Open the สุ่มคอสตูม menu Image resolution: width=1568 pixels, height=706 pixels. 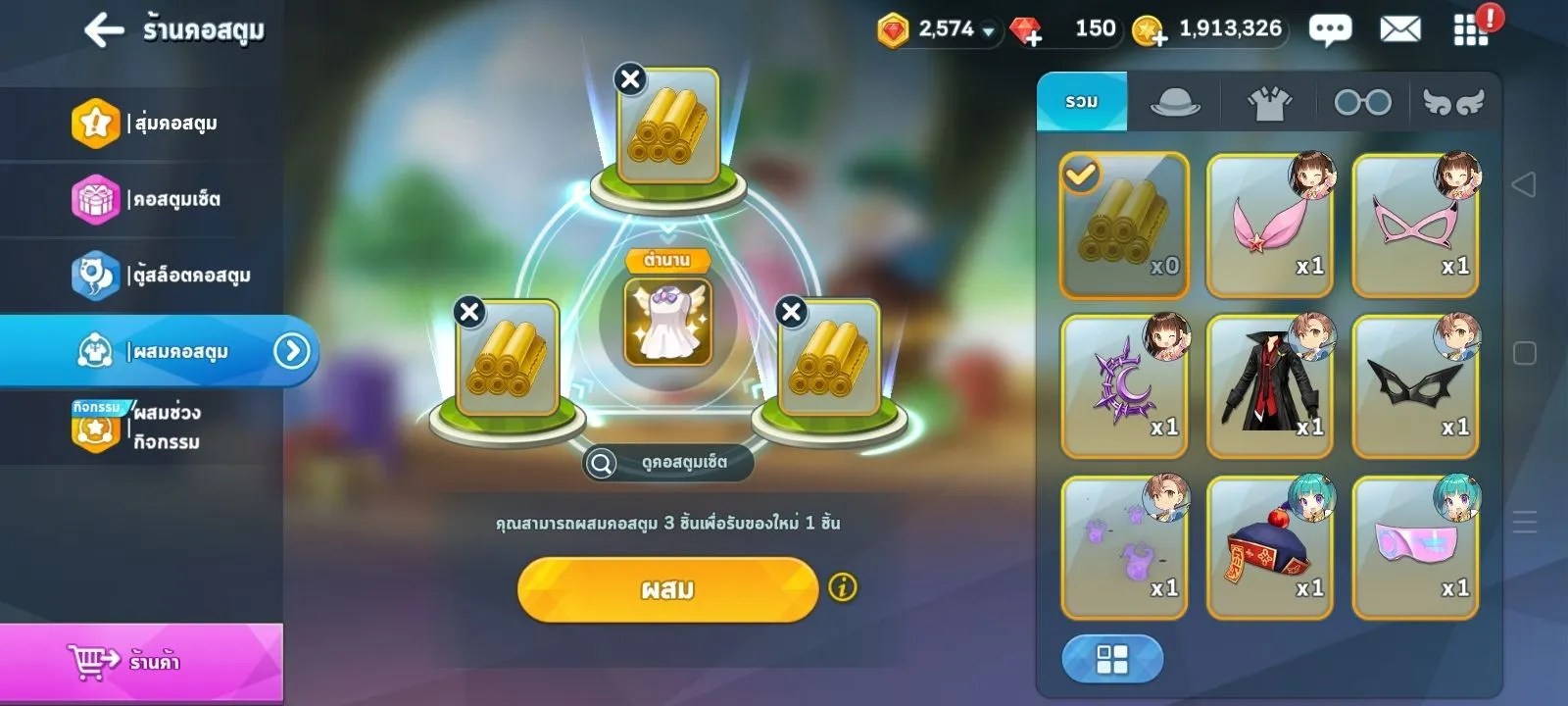147,124
